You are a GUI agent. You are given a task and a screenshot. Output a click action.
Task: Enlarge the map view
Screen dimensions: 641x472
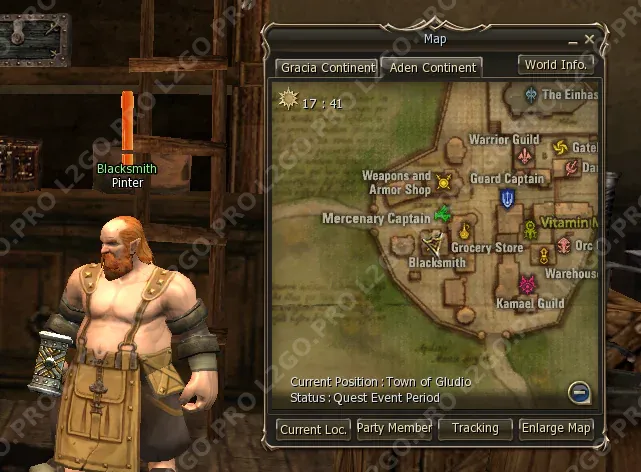[556, 428]
